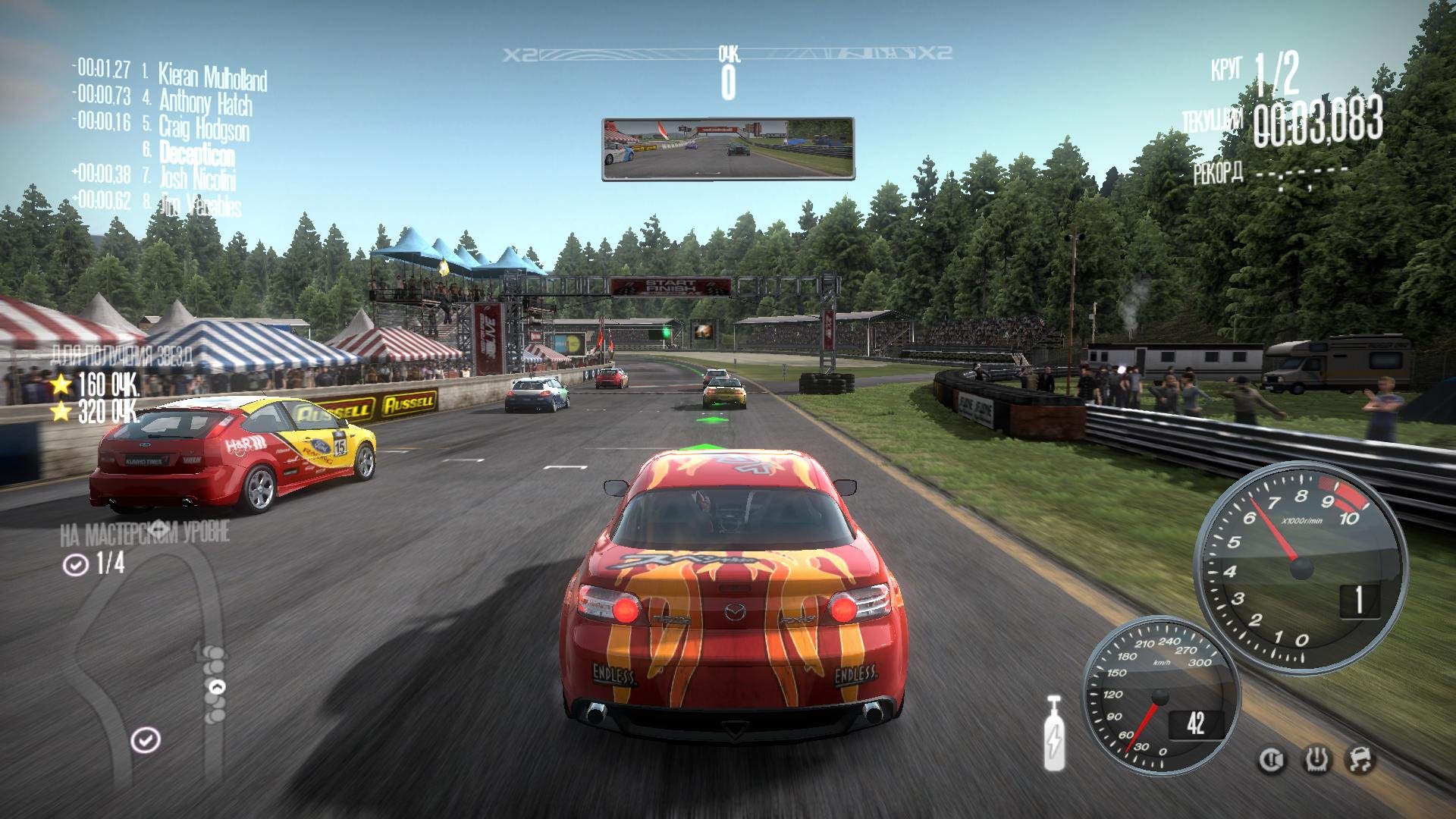This screenshot has height=819, width=1456.
Task: Choose Craig Hodgson's leaderboard row
Action: pos(203,127)
